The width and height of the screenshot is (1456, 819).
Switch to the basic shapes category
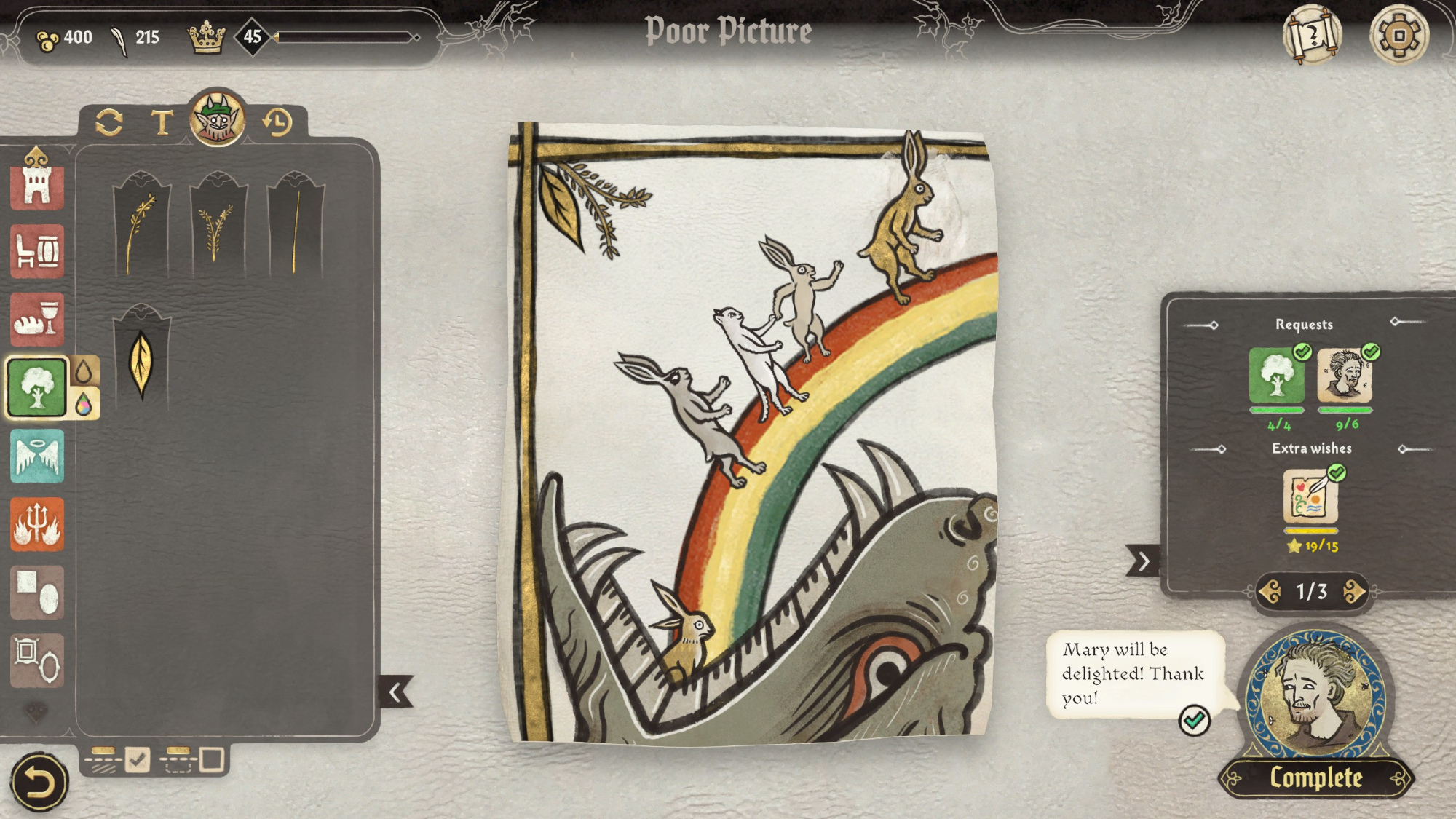point(37,593)
